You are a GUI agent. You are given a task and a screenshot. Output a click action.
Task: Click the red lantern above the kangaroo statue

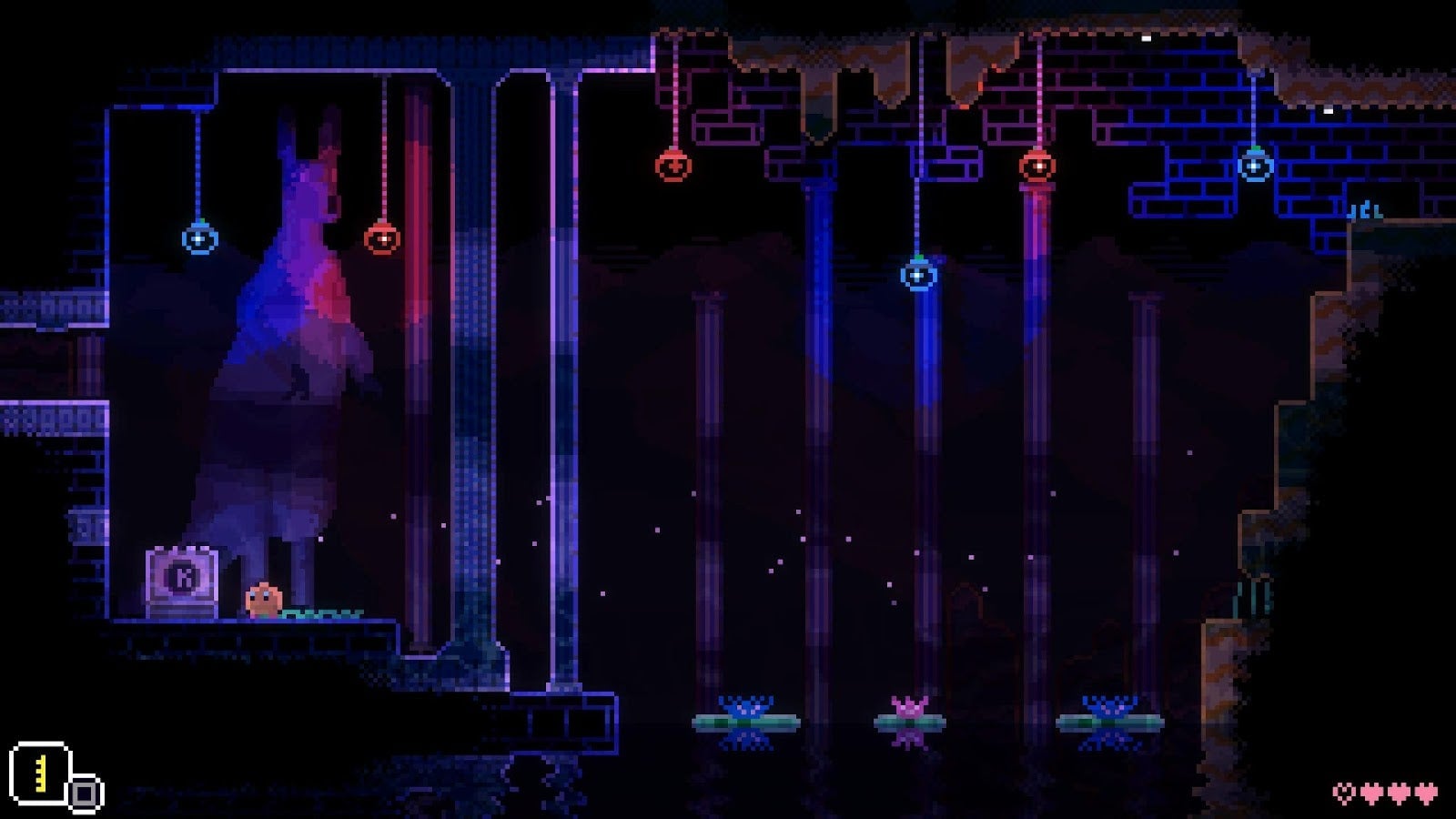pos(383,238)
